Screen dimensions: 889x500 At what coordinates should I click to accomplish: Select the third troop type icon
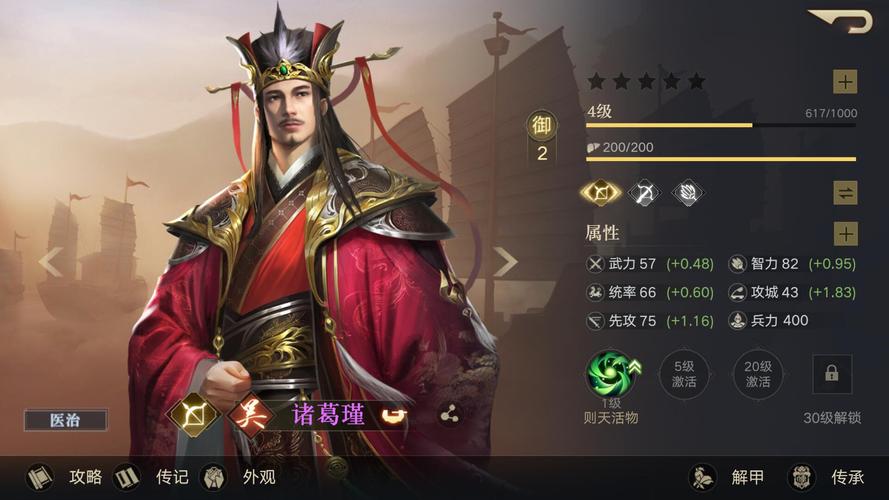point(687,193)
